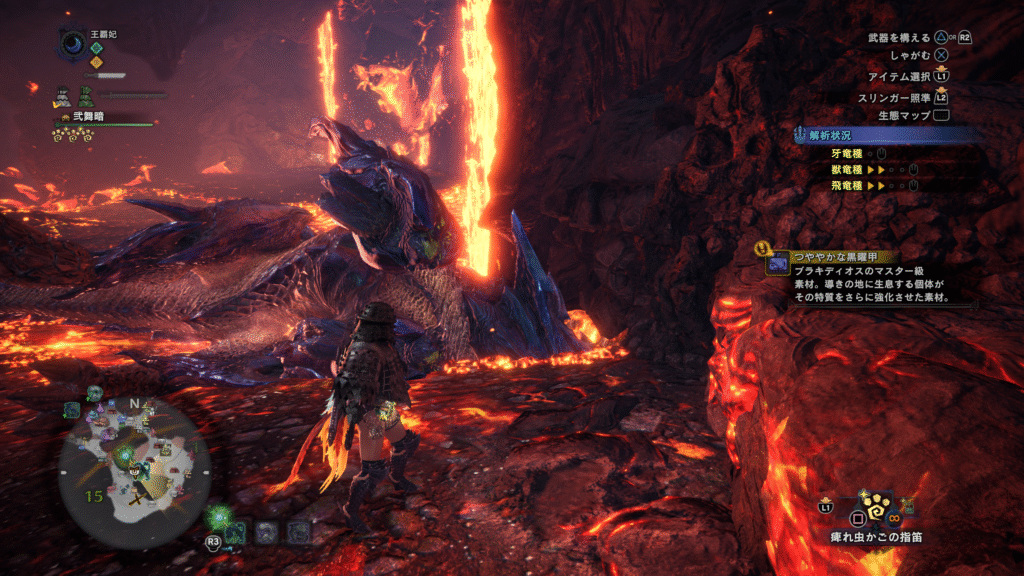This screenshot has width=1024, height=576.
Task: Select the crescent moon guild emblem
Action: [x=74, y=43]
